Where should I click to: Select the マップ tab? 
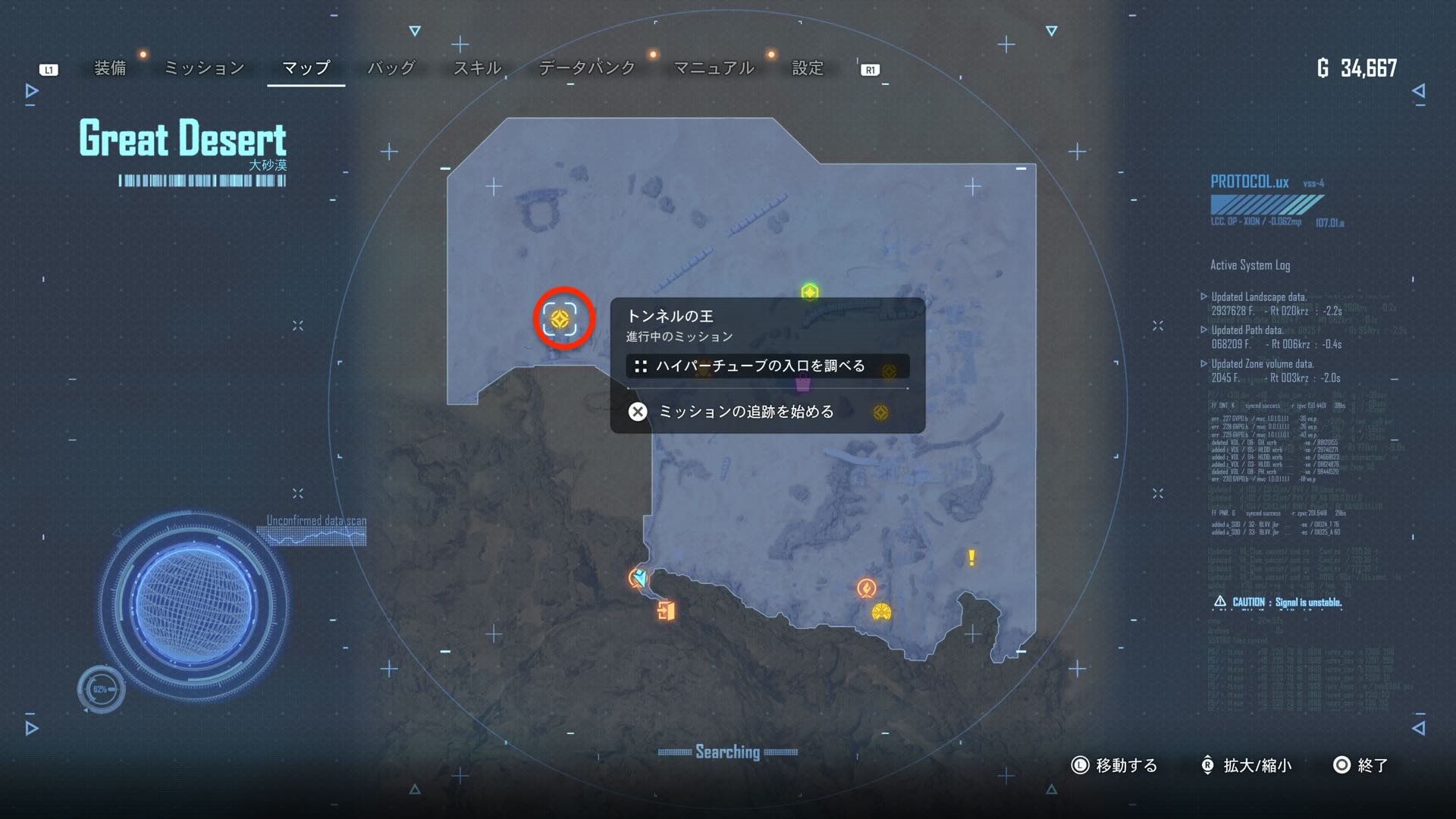click(306, 68)
